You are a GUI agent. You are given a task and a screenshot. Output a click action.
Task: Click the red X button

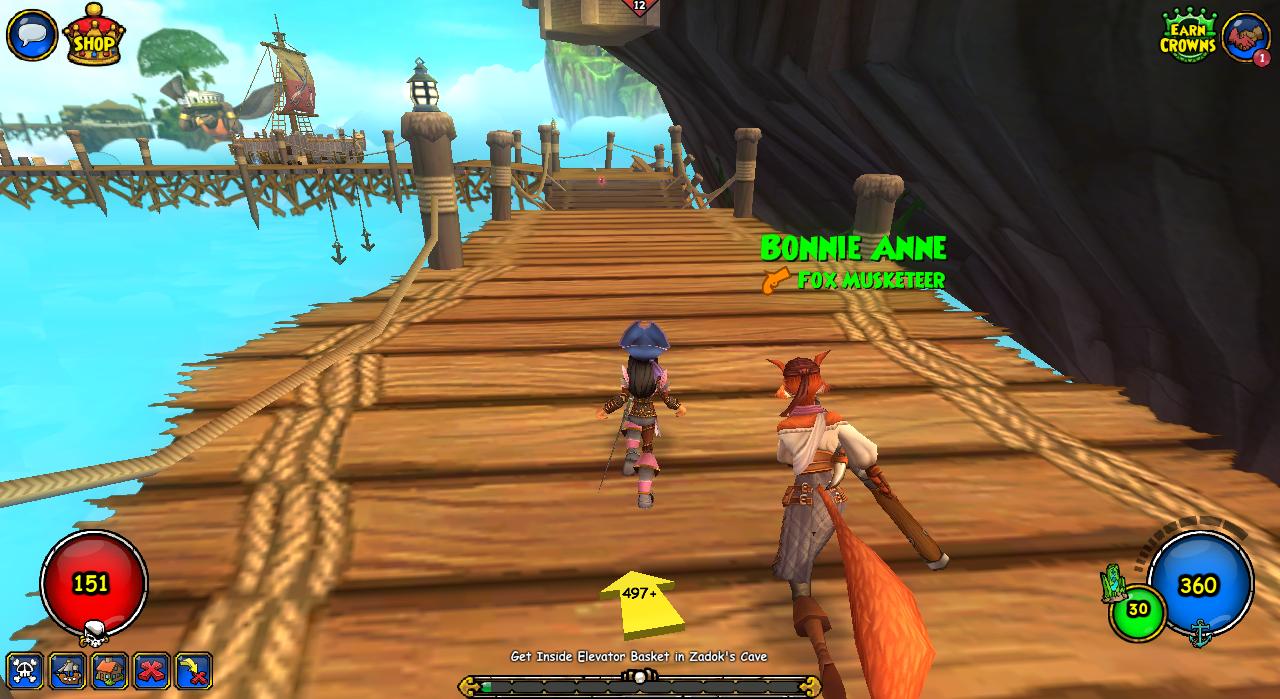click(x=152, y=670)
